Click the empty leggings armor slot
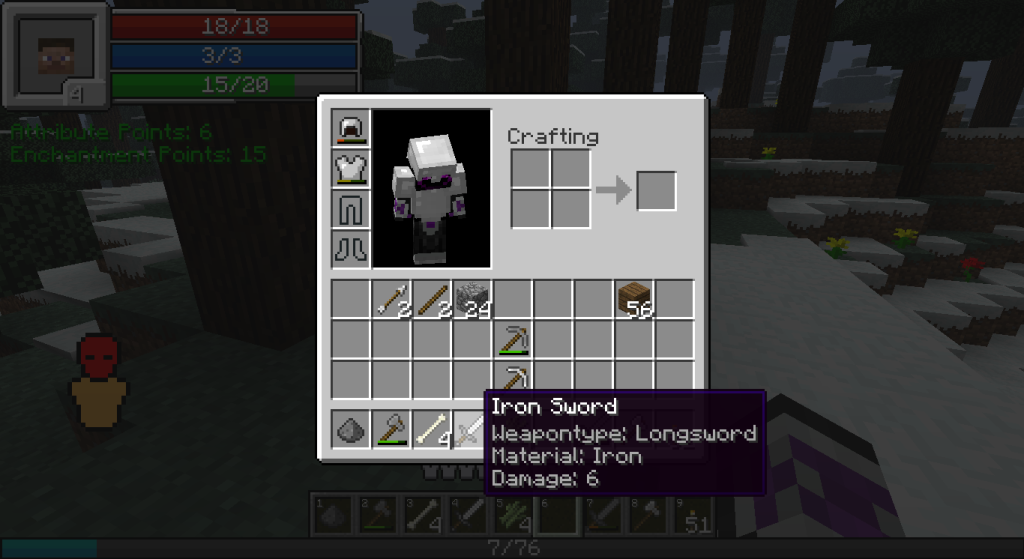 click(352, 208)
